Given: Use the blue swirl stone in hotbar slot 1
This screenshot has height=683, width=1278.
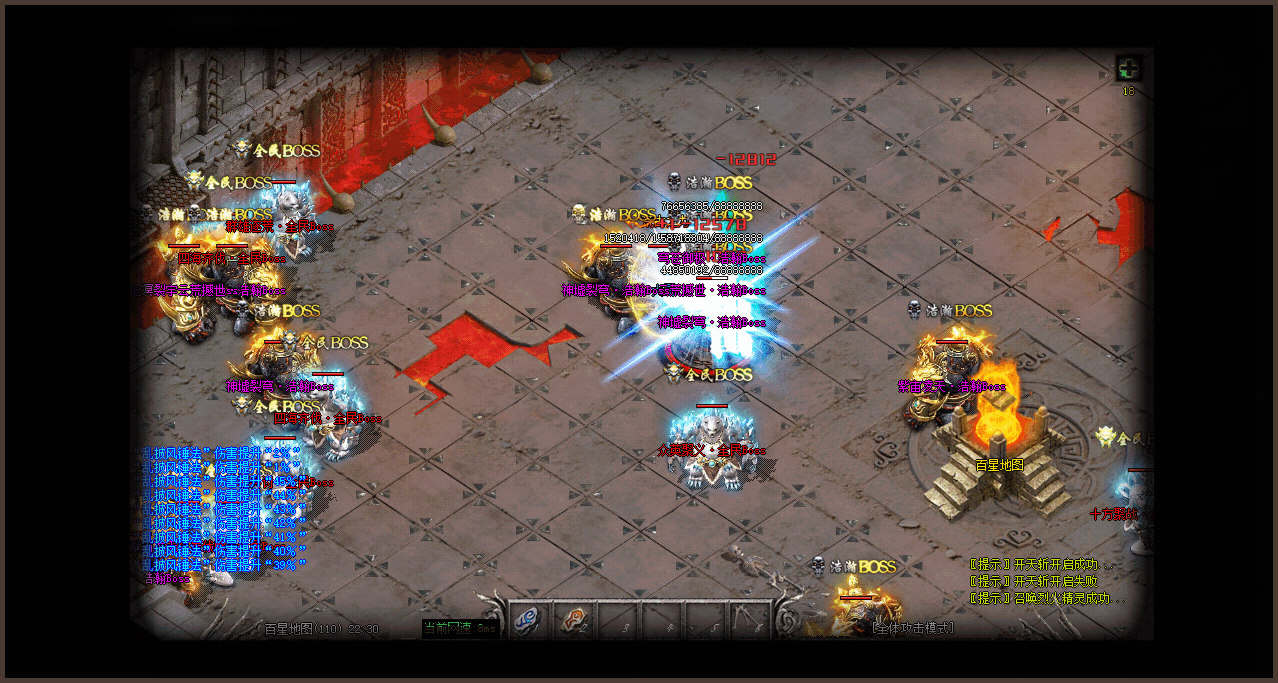Looking at the screenshot, I should tap(528, 620).
